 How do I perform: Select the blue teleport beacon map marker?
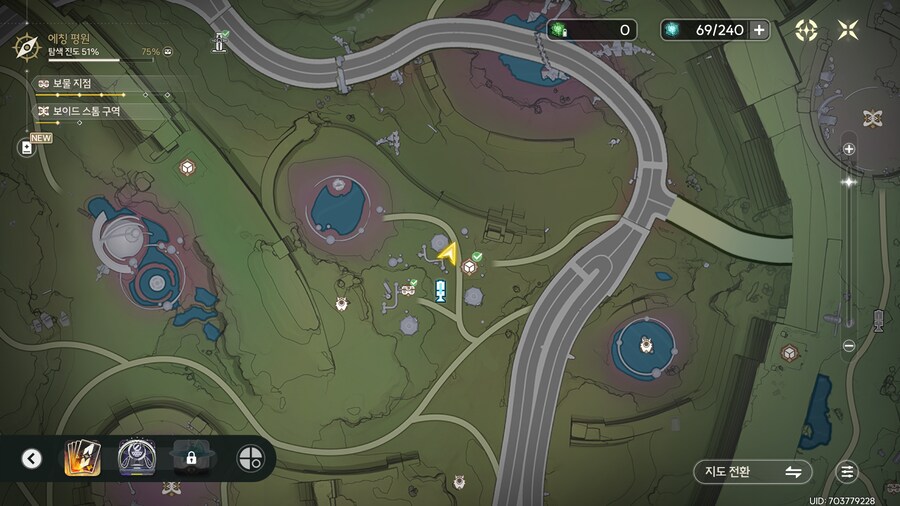(x=440, y=291)
